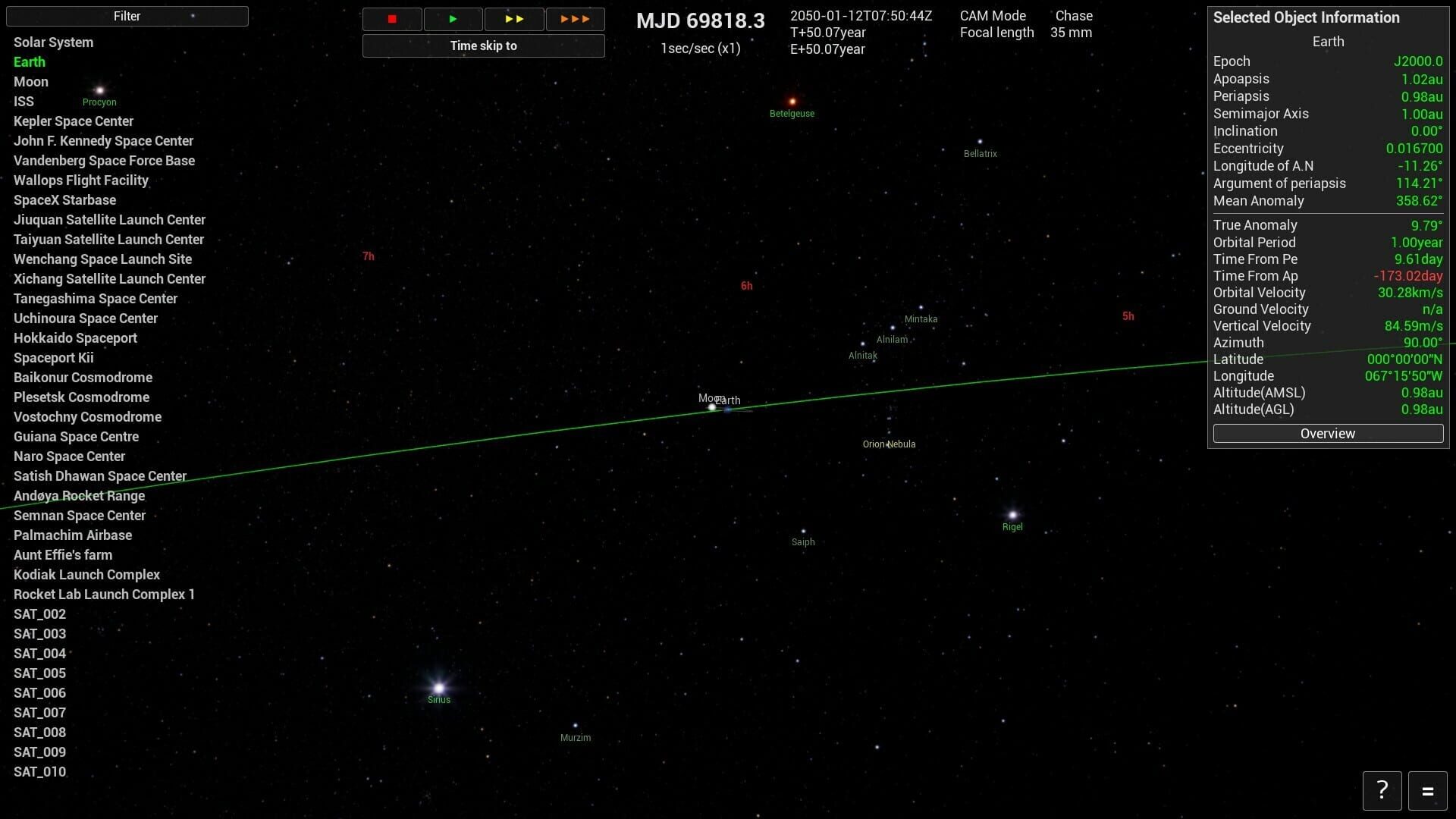The image size is (1456, 819).
Task: Select Aunt Effie's farm entry
Action: click(x=63, y=554)
